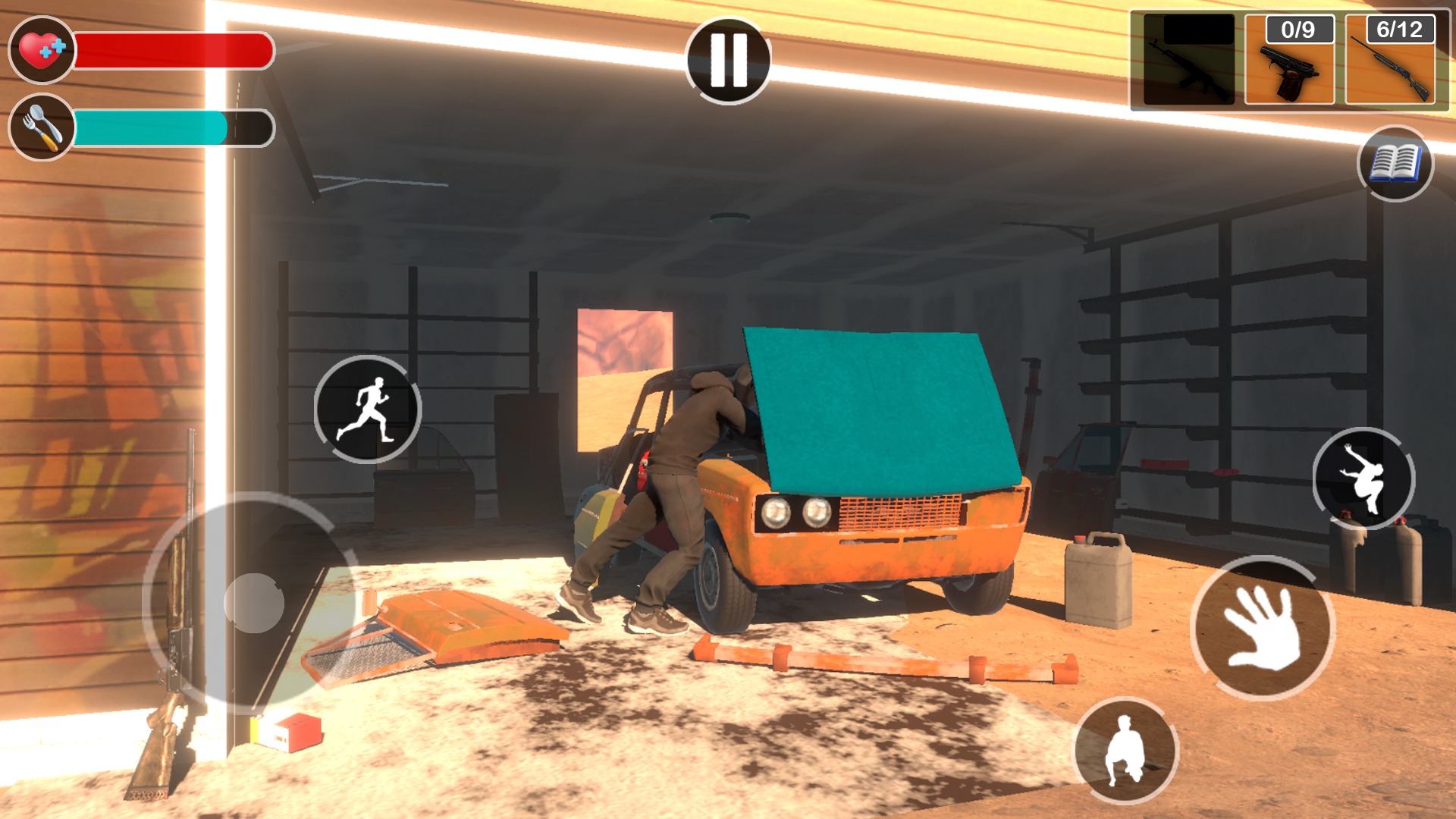Viewport: 1456px width, 819px height.
Task: Equip the pistol weapon slot
Action: pyautogui.click(x=1290, y=61)
